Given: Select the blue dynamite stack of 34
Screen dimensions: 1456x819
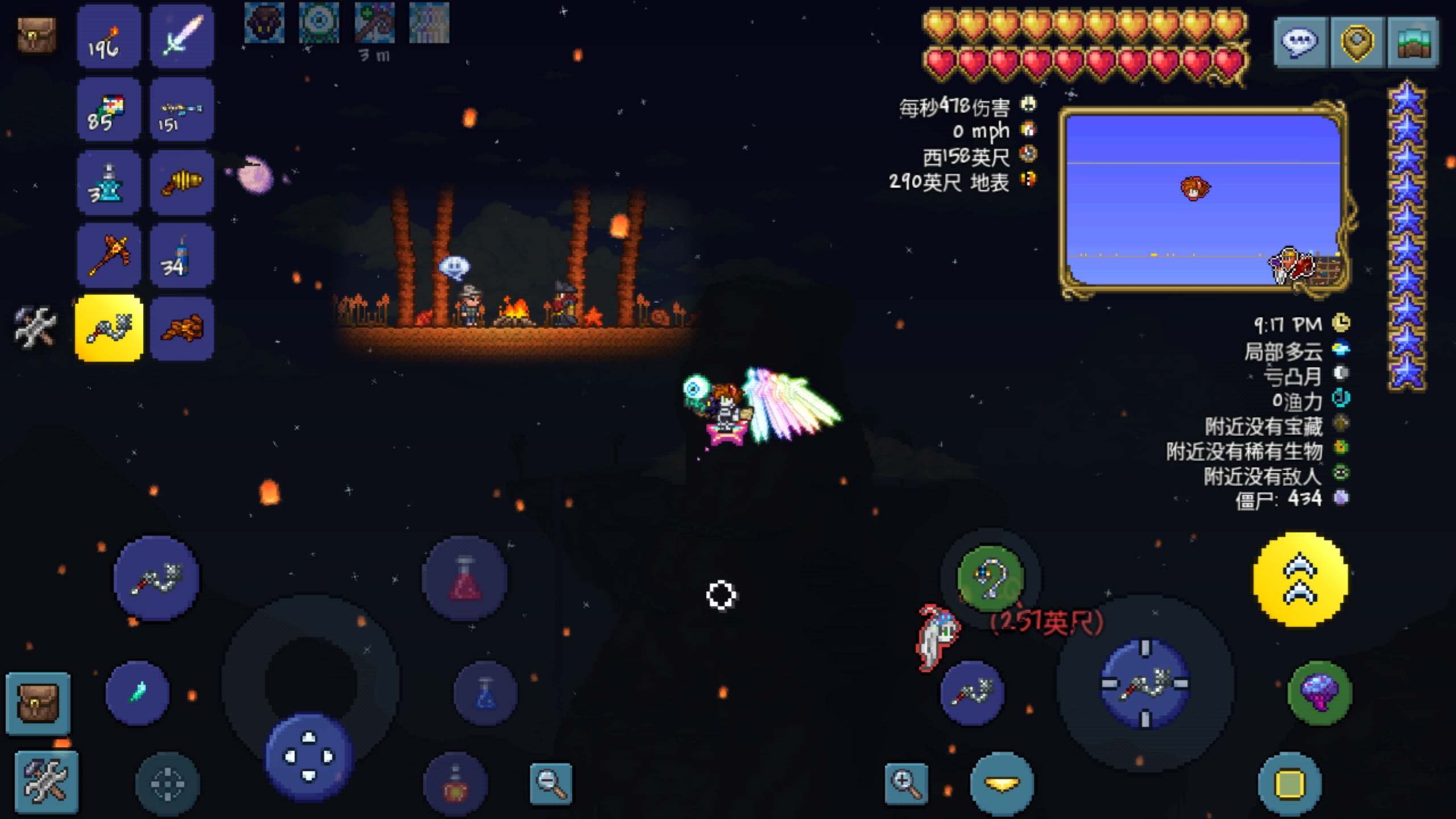Looking at the screenshot, I should point(181,256).
